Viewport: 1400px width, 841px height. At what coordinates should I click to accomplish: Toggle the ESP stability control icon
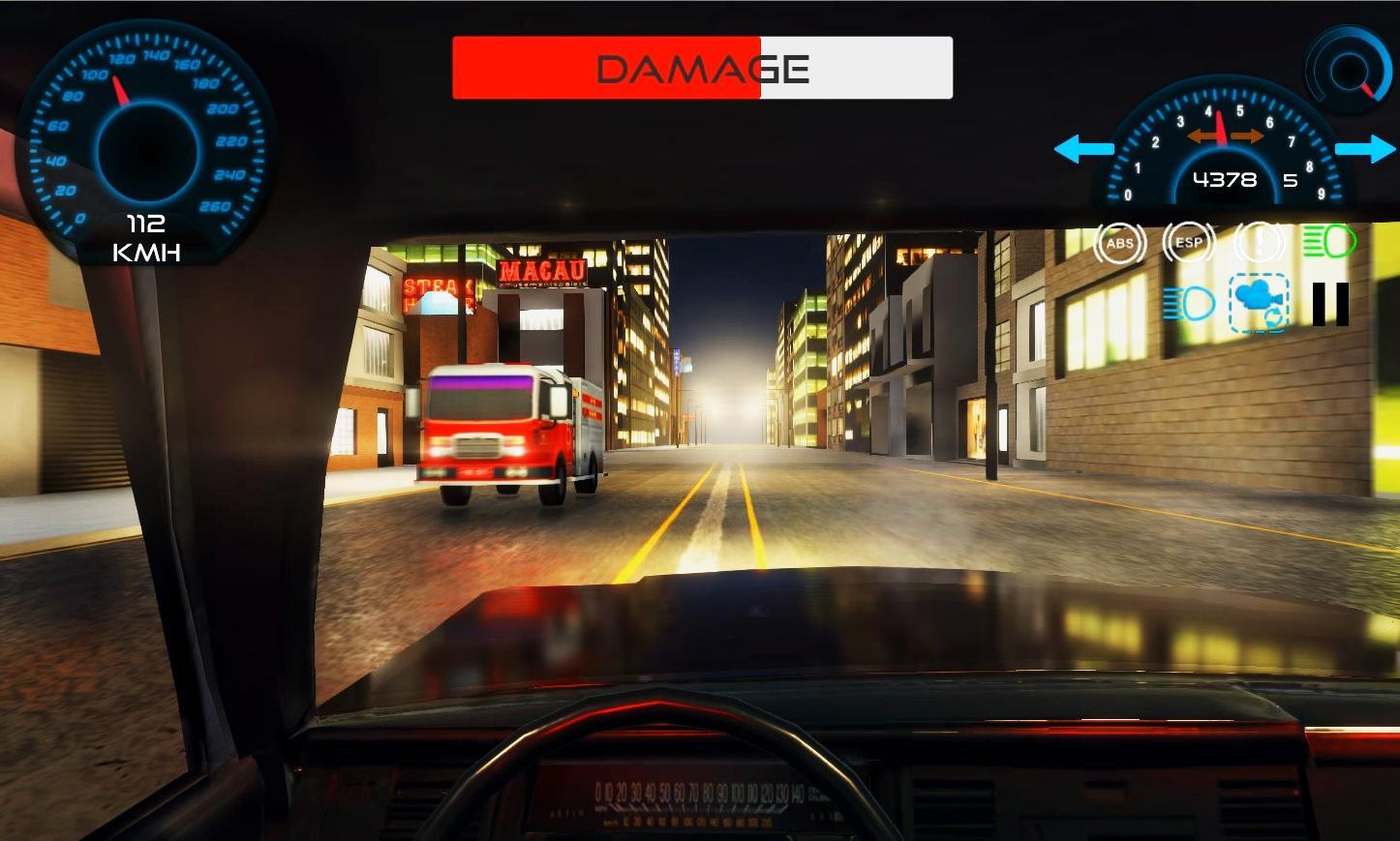pyautogui.click(x=1189, y=243)
